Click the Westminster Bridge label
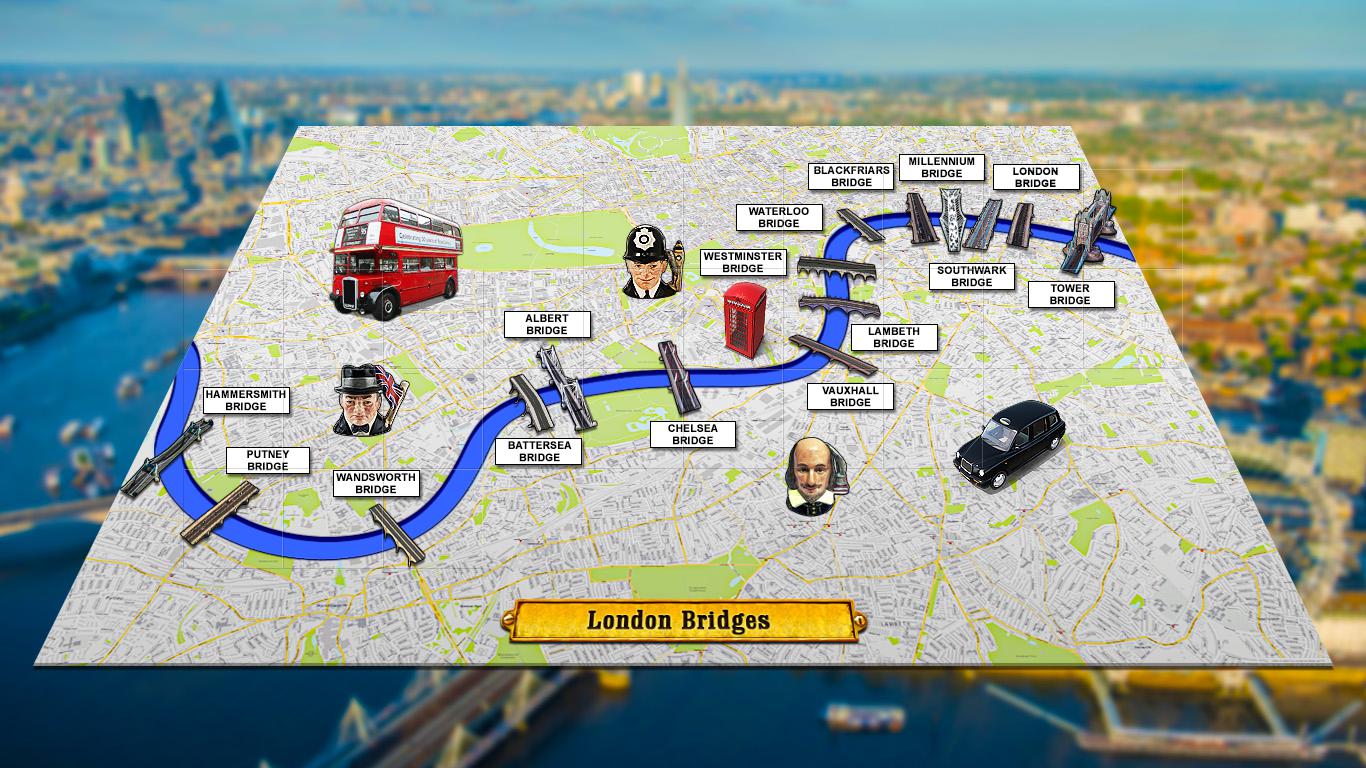This screenshot has width=1366, height=768. tap(742, 262)
